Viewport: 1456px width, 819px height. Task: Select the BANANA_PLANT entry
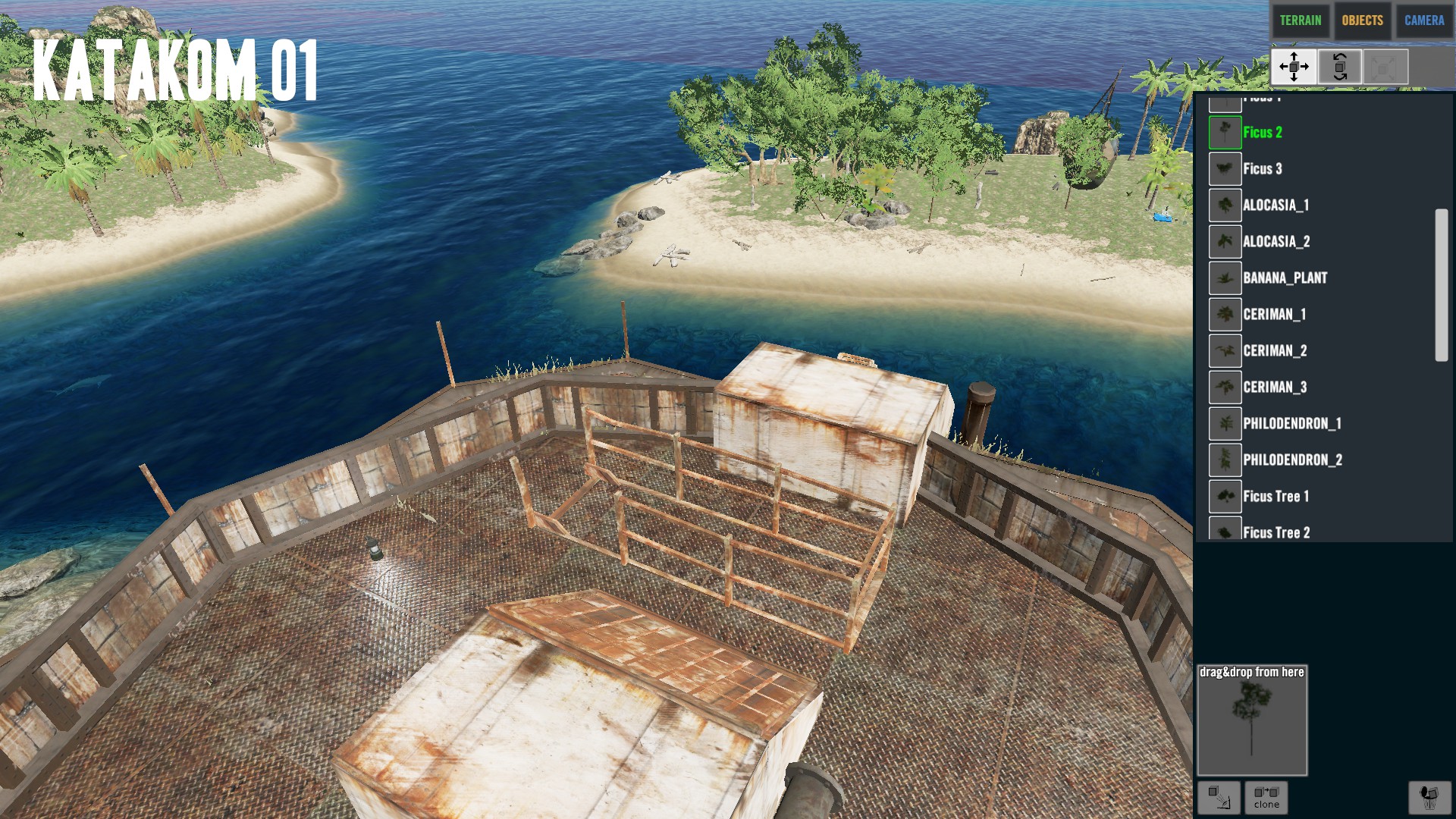pos(1285,278)
